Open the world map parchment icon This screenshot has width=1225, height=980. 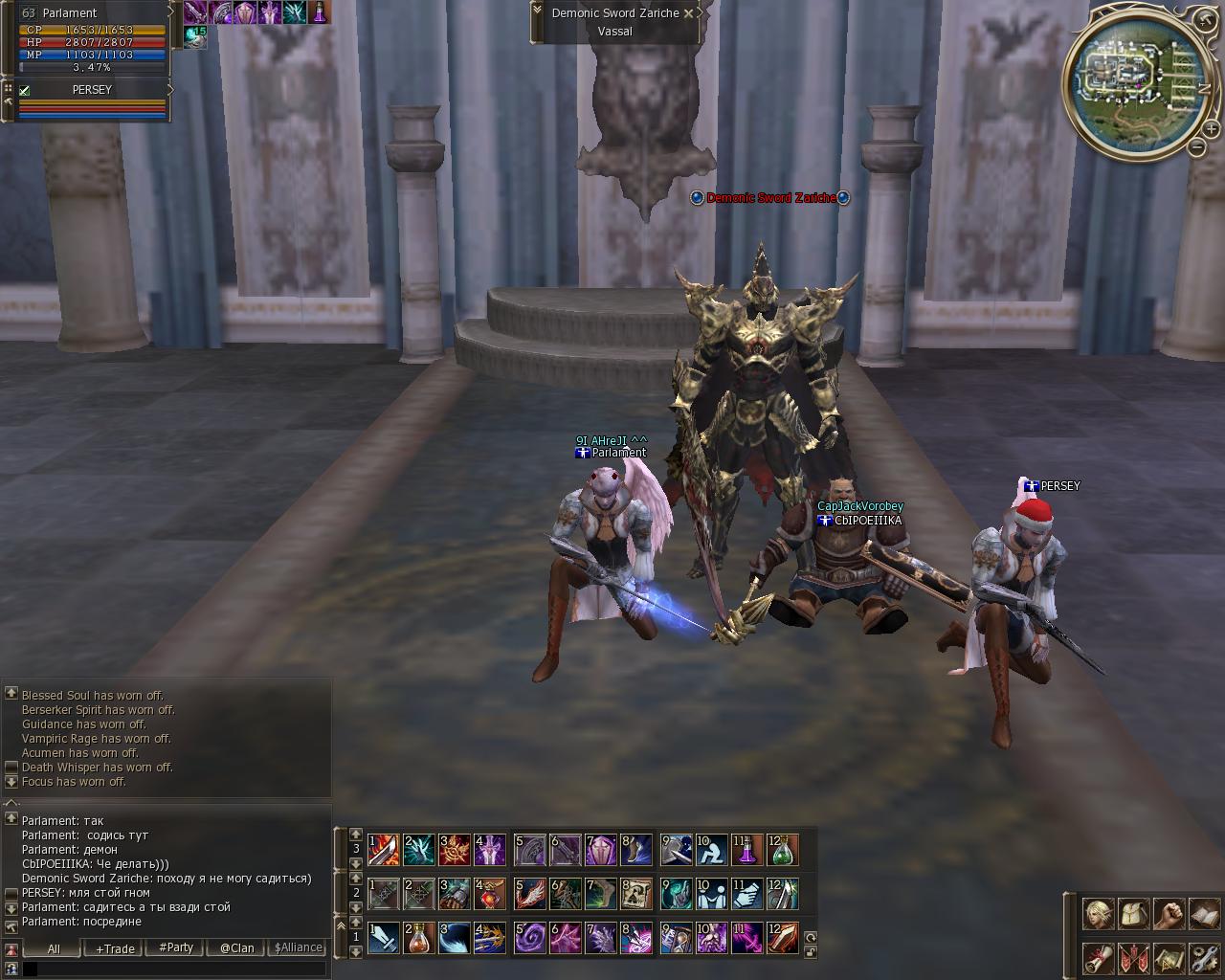1169,957
